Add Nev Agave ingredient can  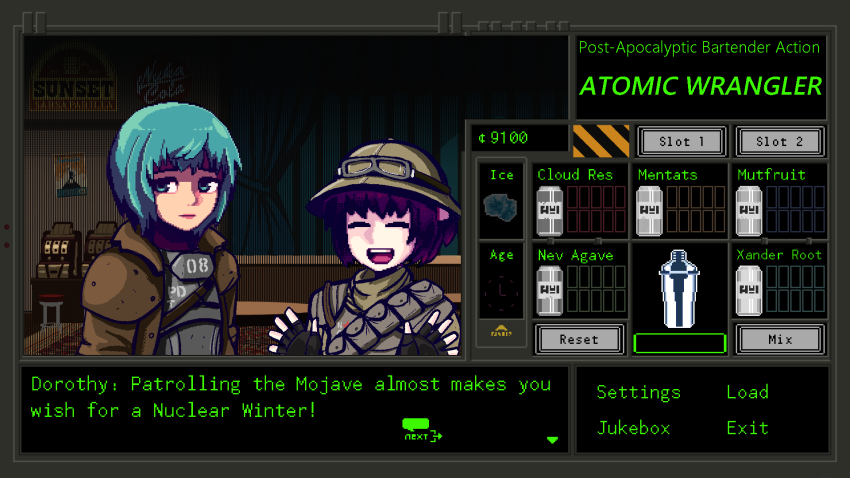[549, 290]
